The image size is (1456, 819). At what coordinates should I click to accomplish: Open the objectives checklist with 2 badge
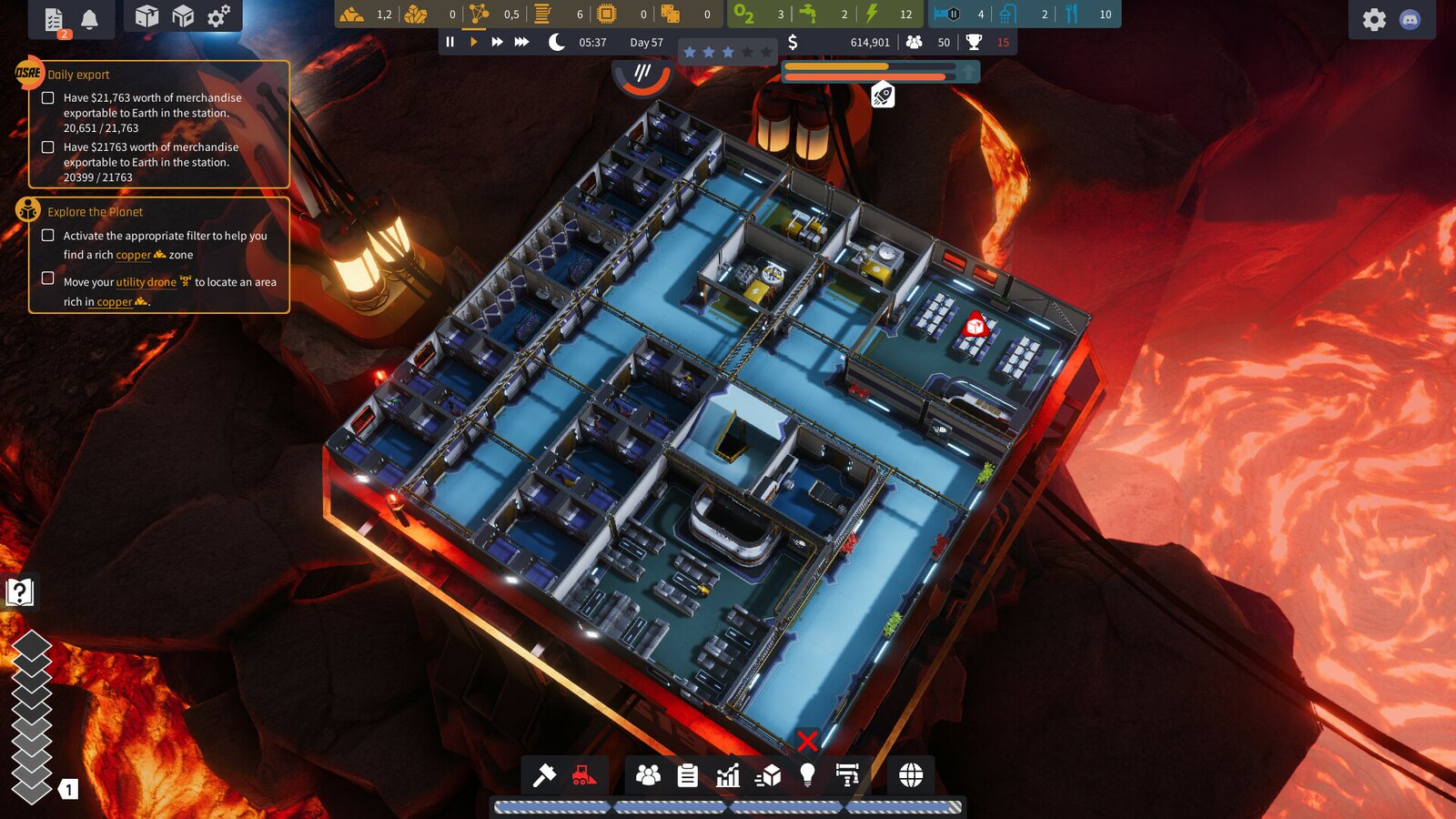tap(55, 19)
